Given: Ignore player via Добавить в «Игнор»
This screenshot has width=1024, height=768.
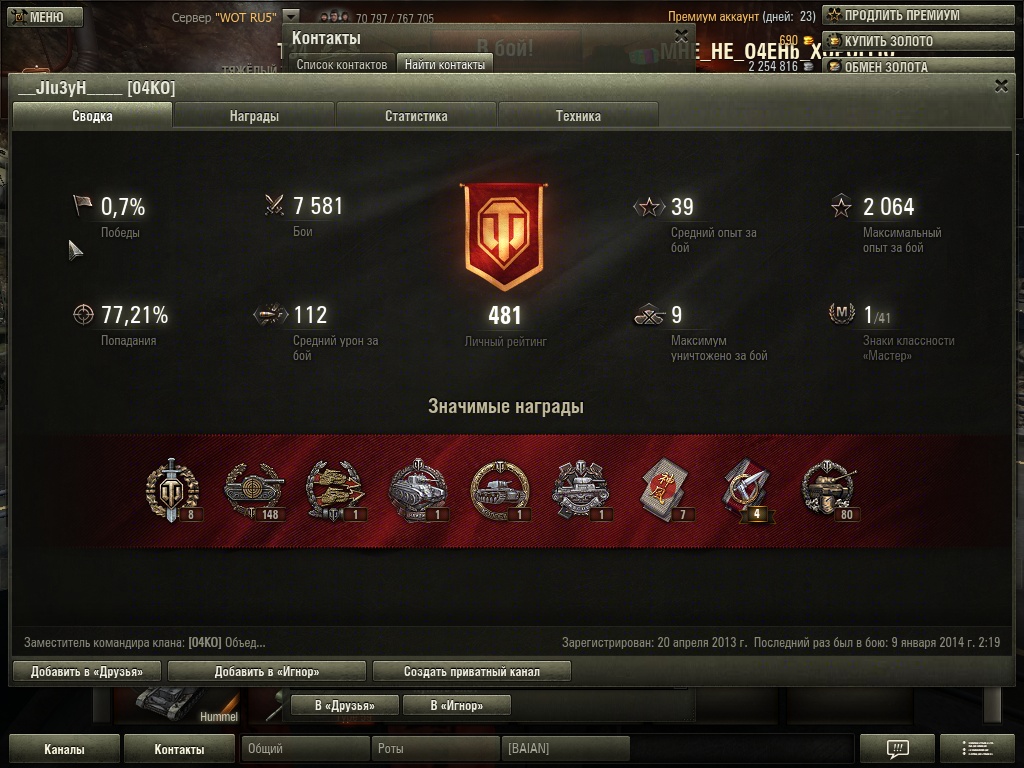Looking at the screenshot, I should click(267, 672).
